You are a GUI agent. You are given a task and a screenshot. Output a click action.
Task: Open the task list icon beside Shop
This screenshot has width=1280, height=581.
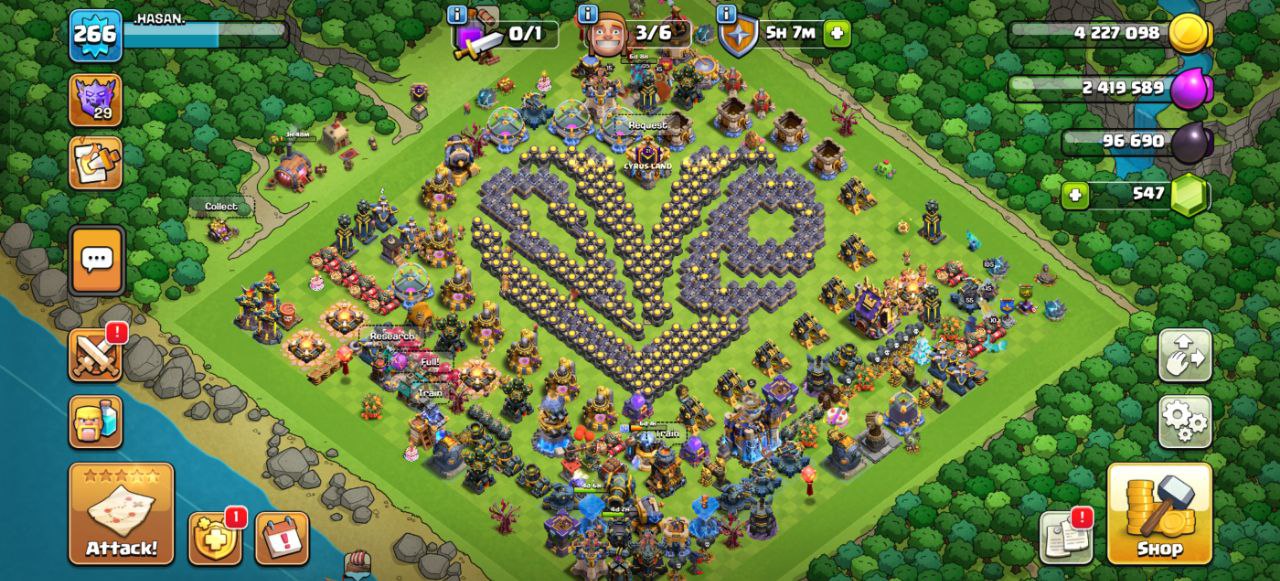(1066, 537)
